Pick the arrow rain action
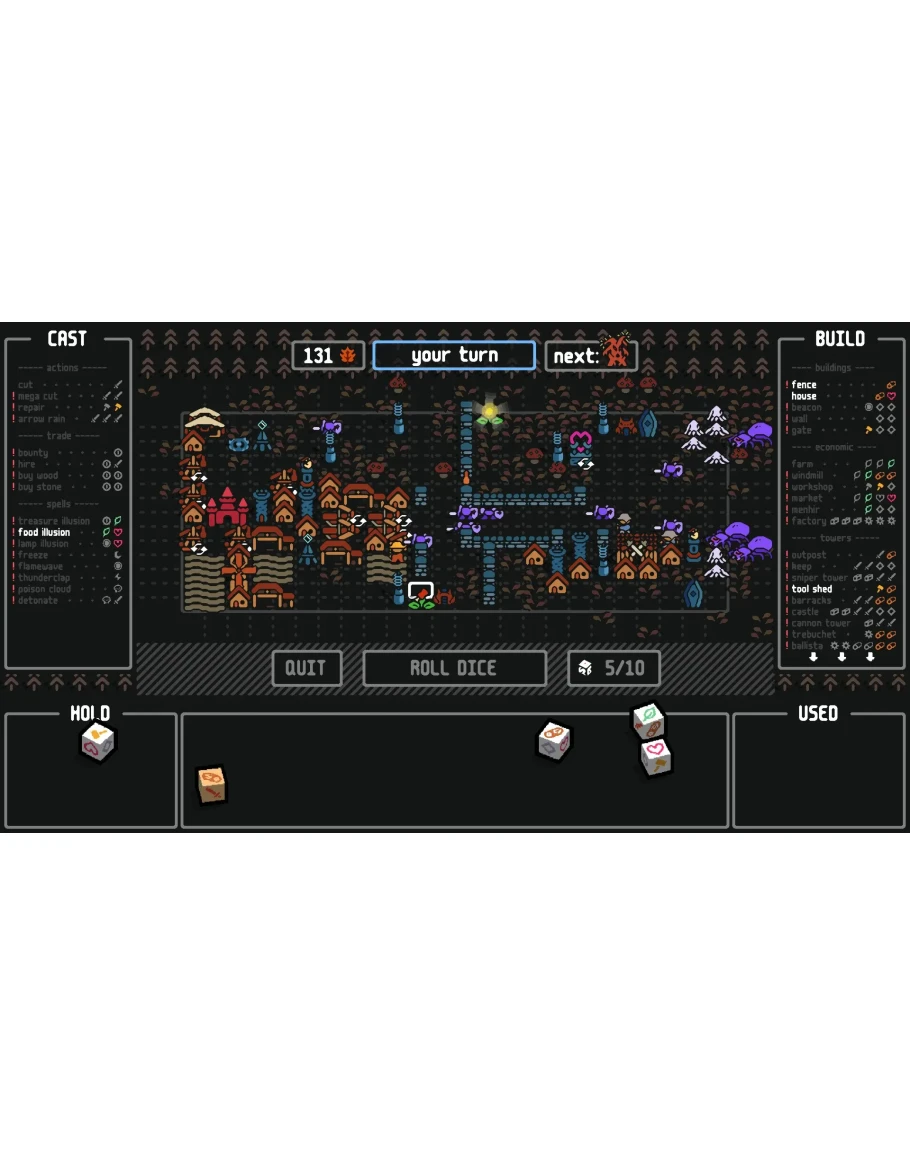This screenshot has height=1155, width=910. click(x=41, y=419)
